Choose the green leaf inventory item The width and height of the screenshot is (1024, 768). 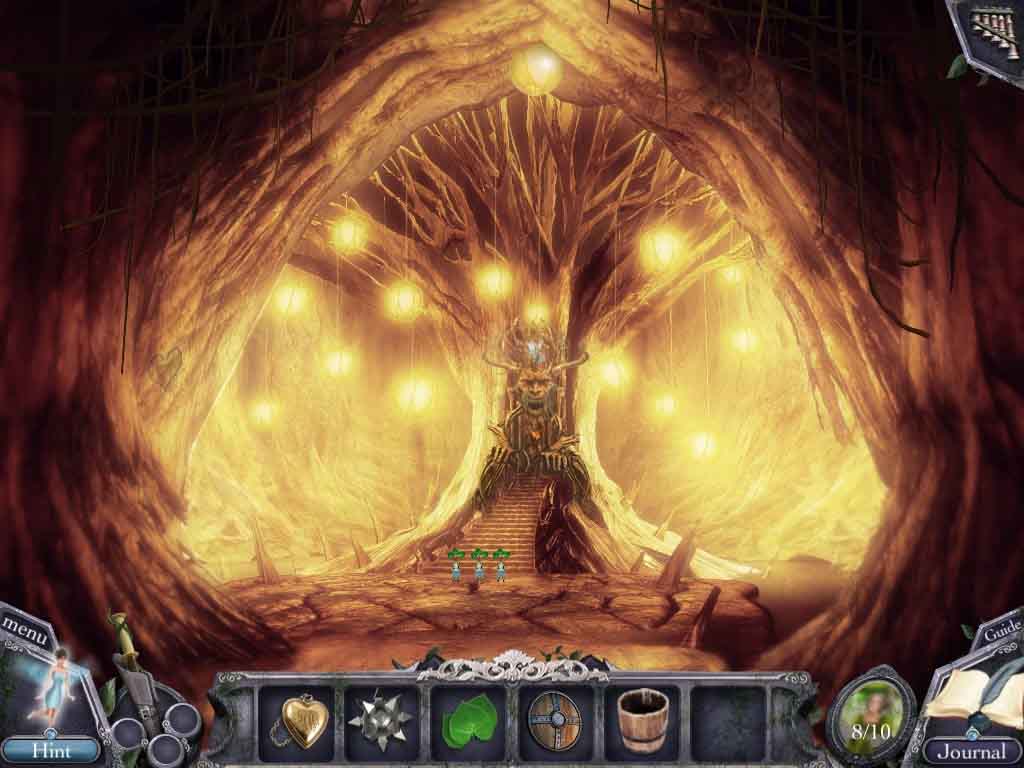coord(465,719)
